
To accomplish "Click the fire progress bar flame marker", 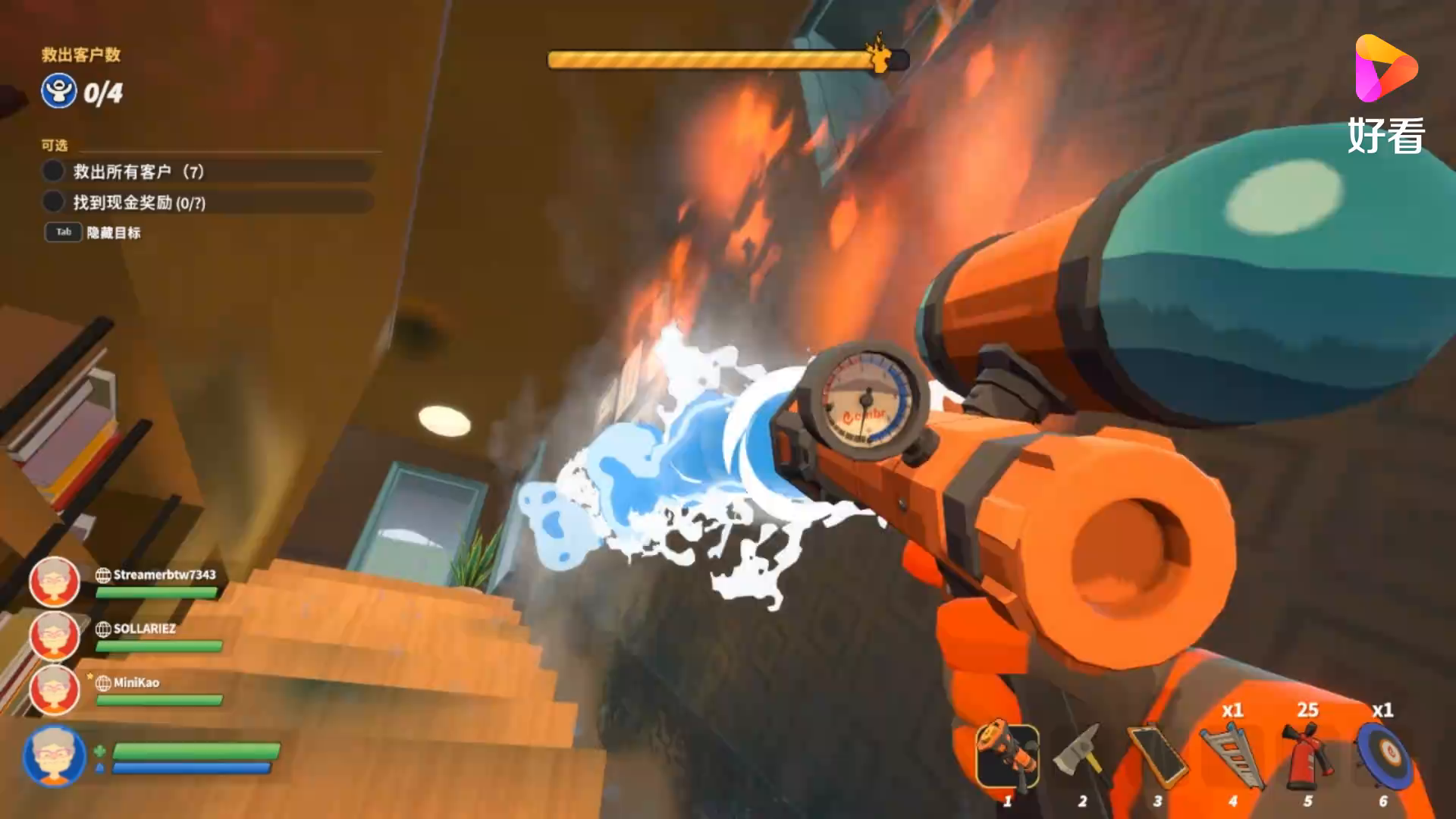I will pos(880,55).
